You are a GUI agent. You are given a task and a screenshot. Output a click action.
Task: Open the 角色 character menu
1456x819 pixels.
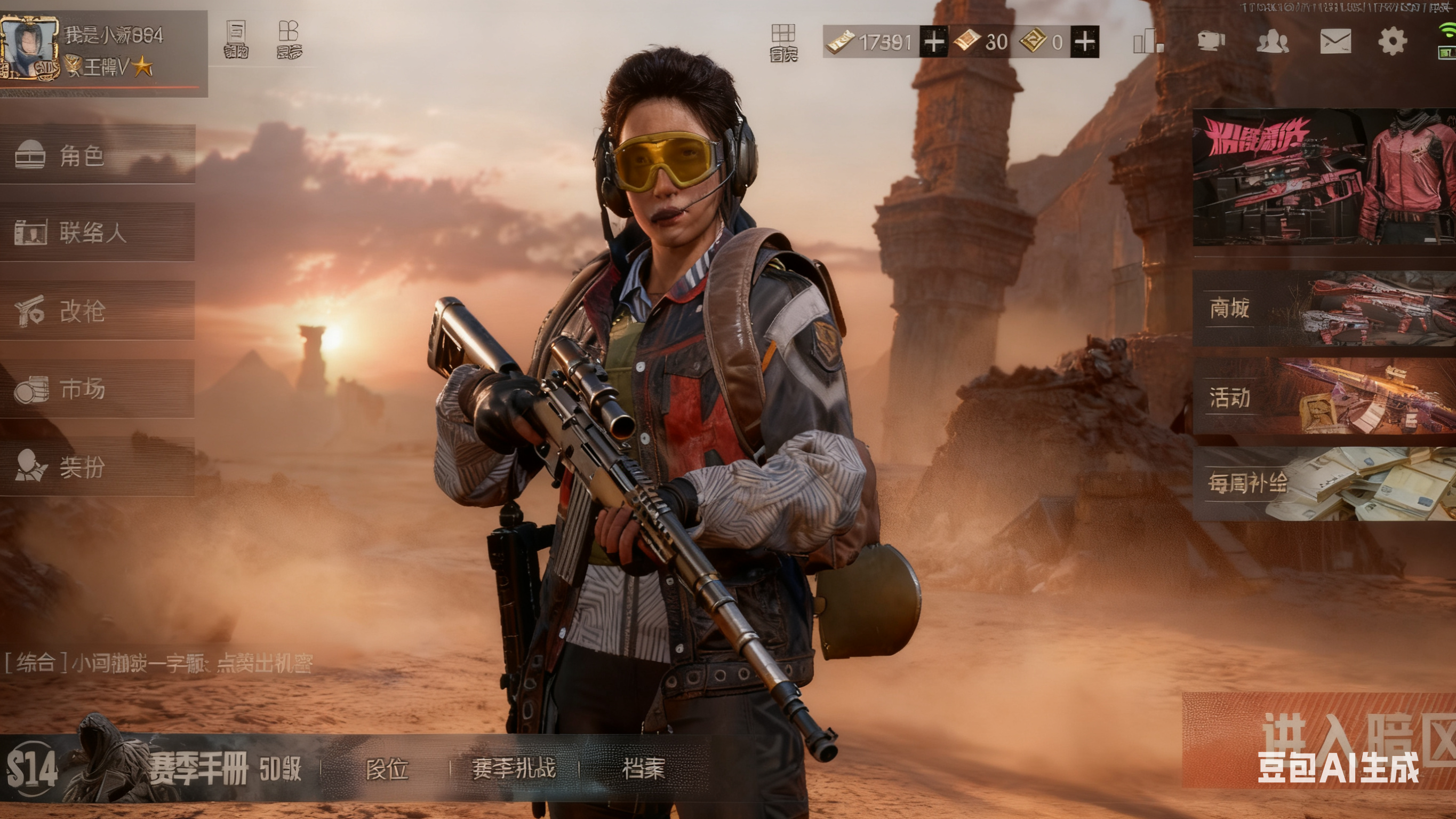pos(97,154)
